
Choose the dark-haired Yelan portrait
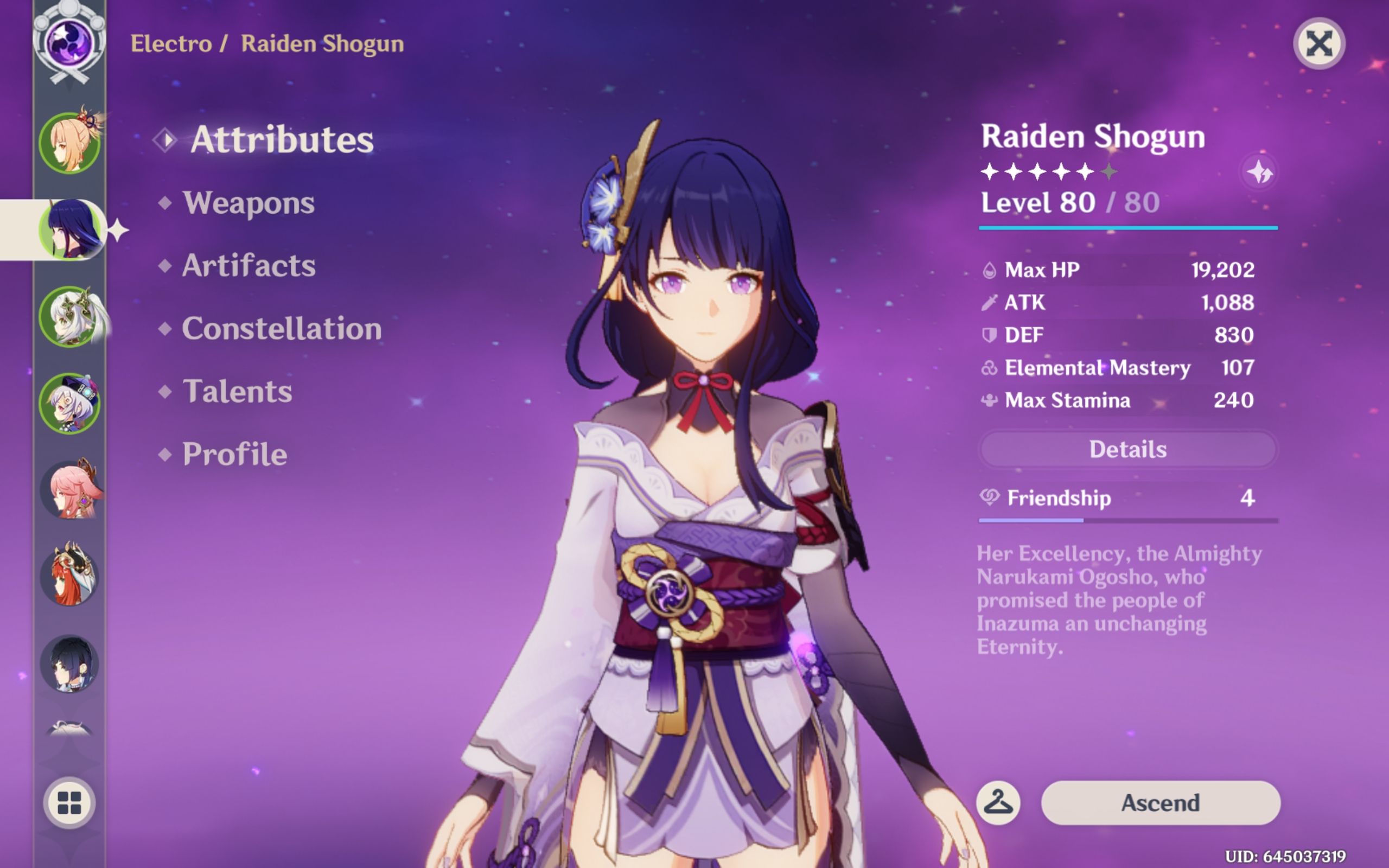pyautogui.click(x=70, y=663)
